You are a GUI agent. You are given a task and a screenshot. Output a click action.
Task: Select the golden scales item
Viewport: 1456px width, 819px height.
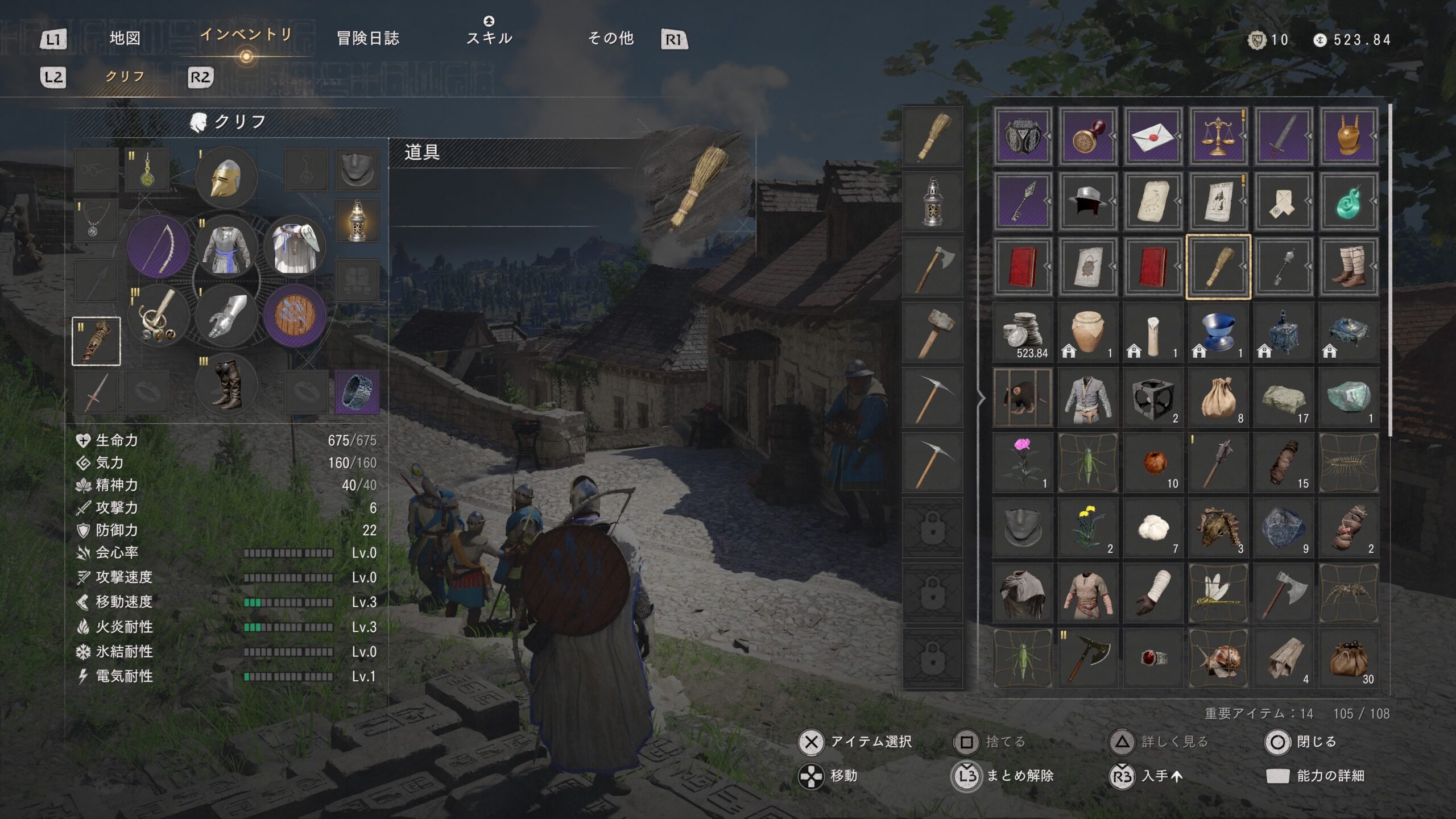[1218, 136]
